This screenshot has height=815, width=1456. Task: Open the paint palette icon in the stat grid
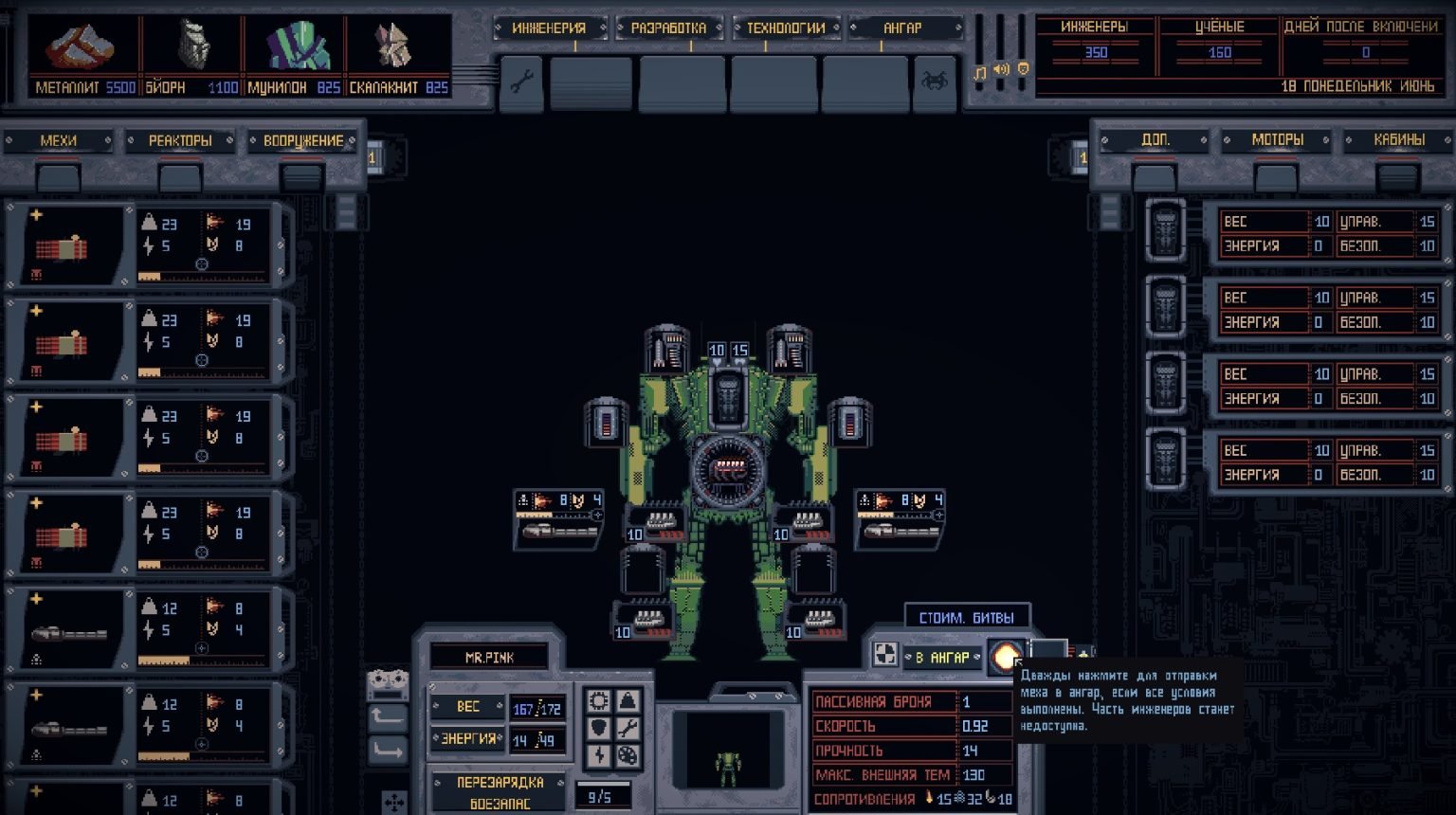[x=628, y=755]
